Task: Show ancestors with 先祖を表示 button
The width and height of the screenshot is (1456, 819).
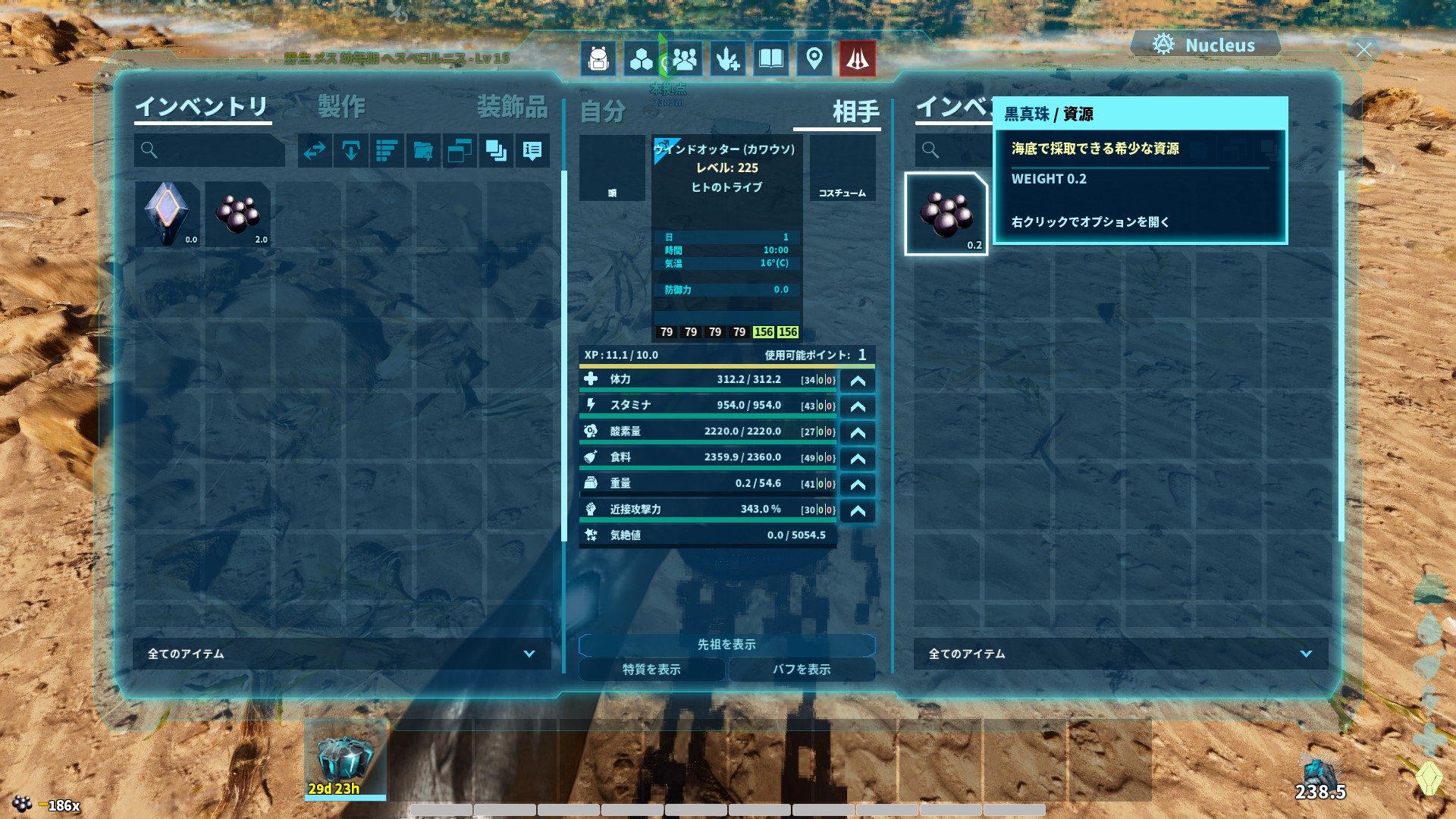Action: point(726,645)
